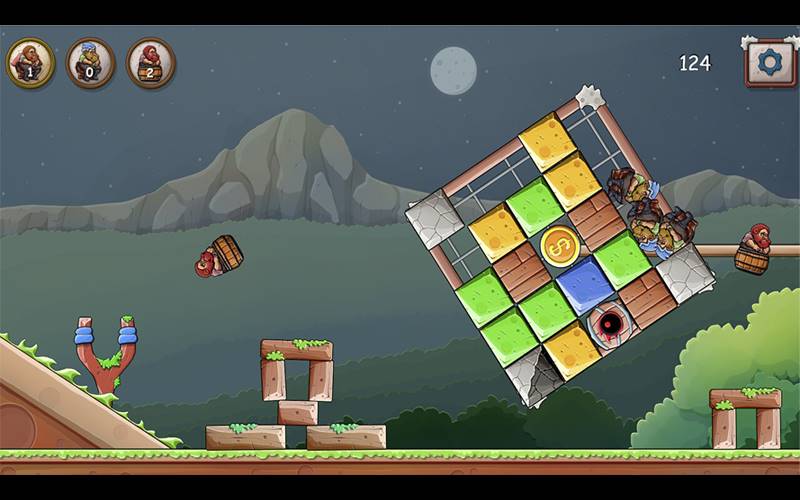Viewport: 800px width, 500px height.
Task: Choose the blue-hat dwarf with count 0
Action: 90,63
